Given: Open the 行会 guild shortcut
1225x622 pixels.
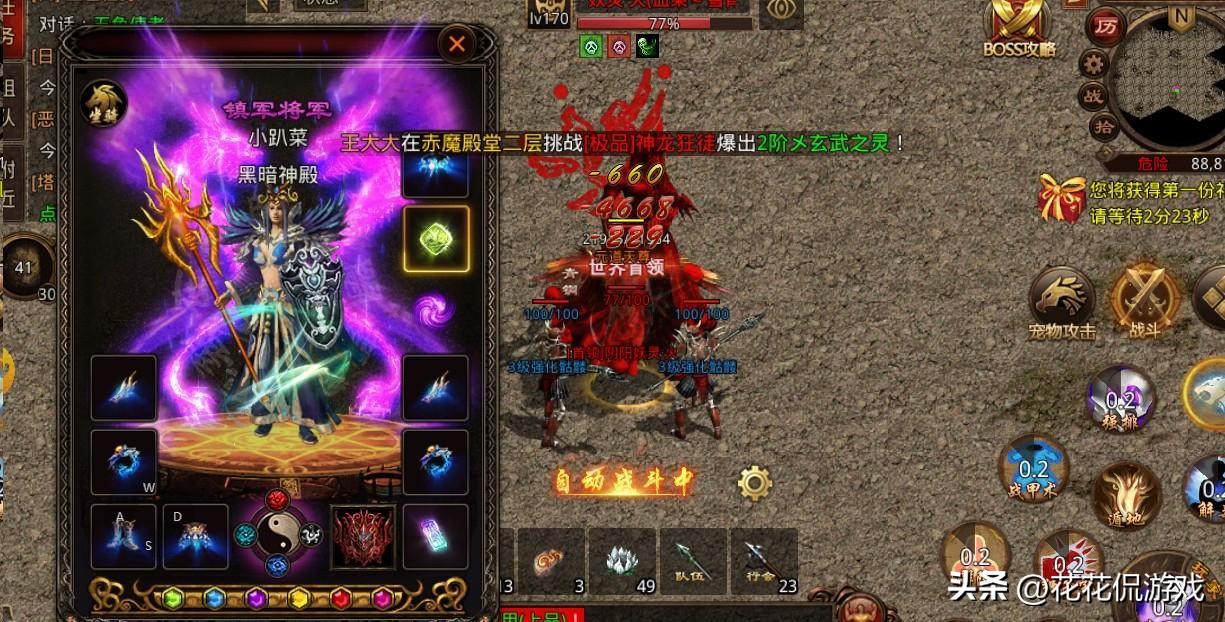Looking at the screenshot, I should [x=762, y=562].
